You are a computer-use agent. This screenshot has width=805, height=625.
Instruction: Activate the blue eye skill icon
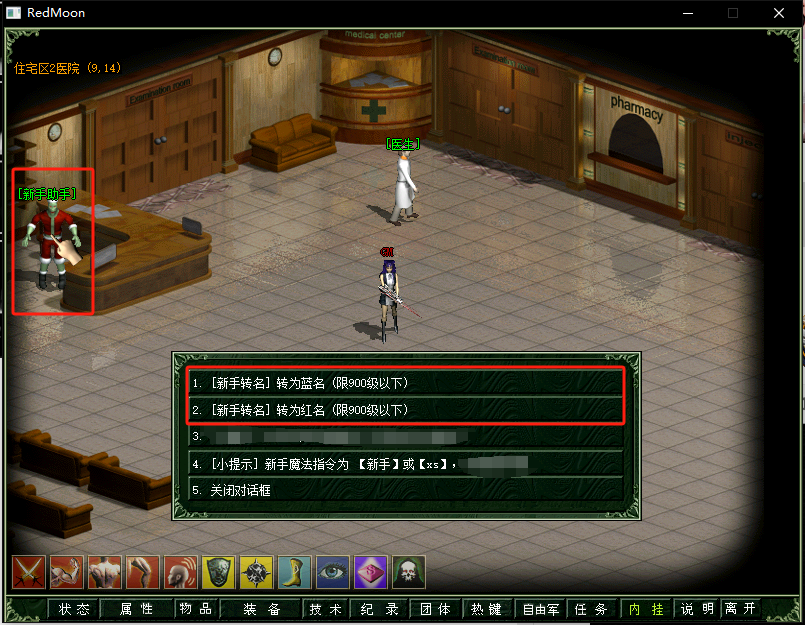point(333,572)
